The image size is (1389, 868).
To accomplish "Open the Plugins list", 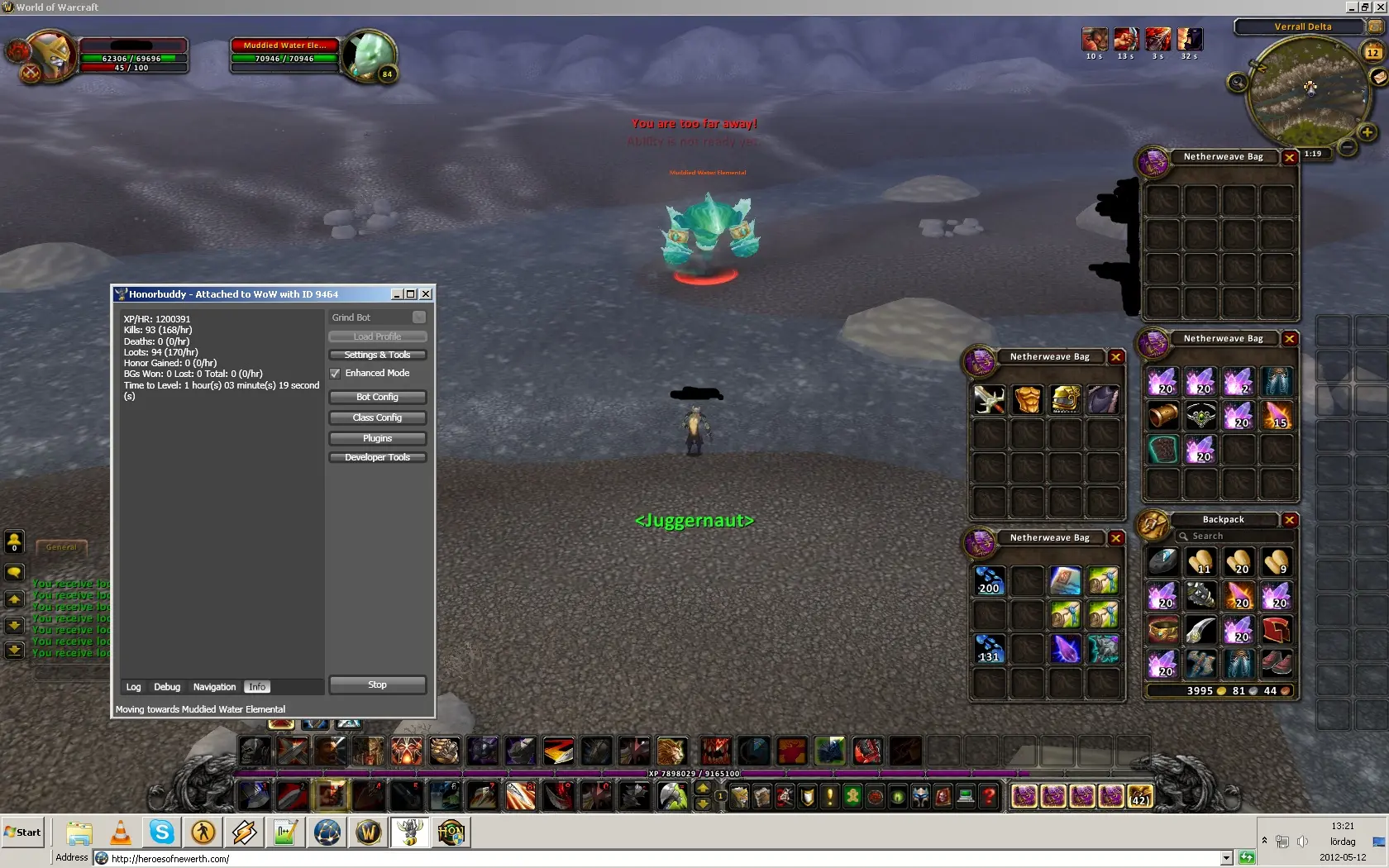I will [x=377, y=438].
